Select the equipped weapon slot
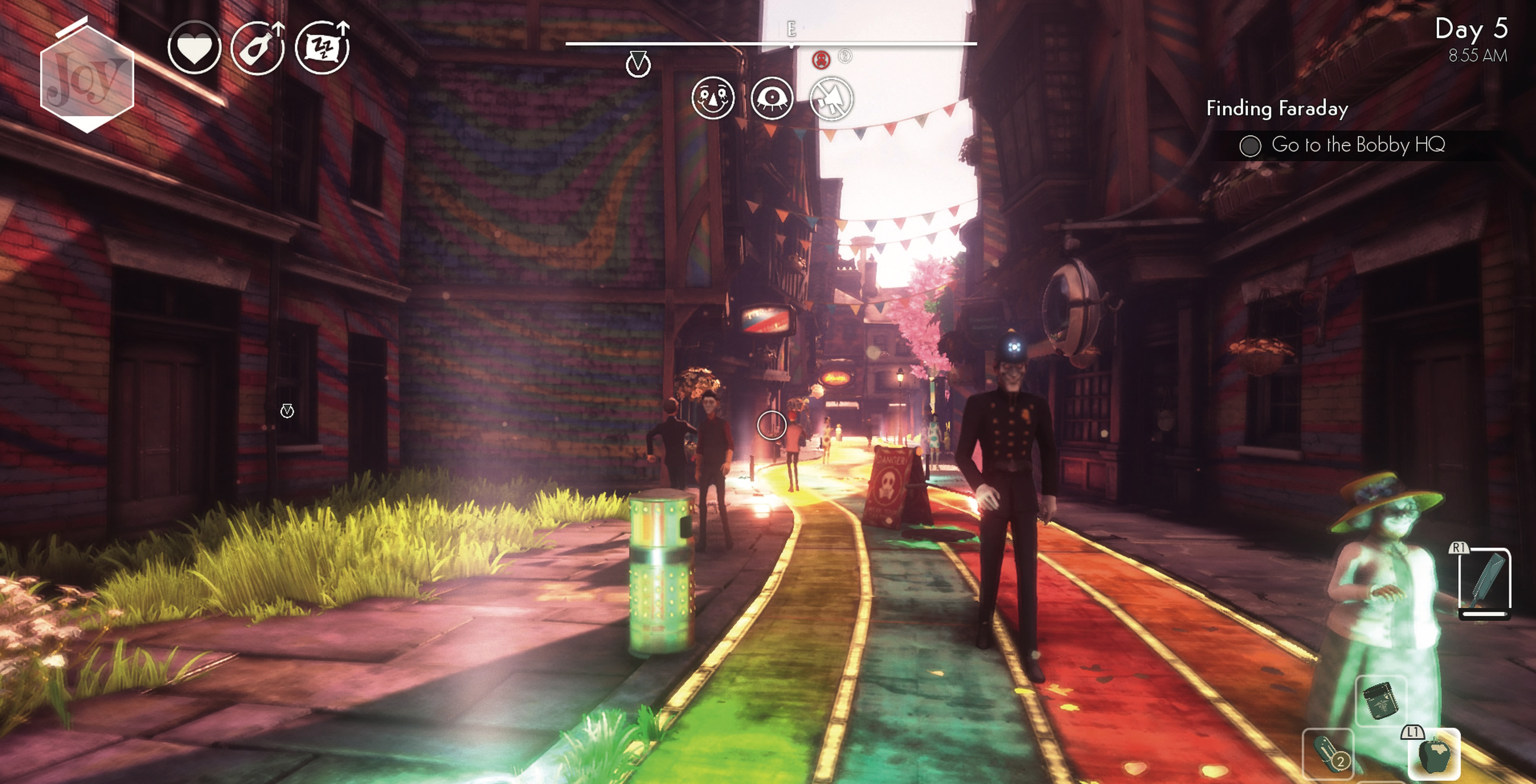Viewport: 1536px width, 784px height. click(x=1484, y=582)
